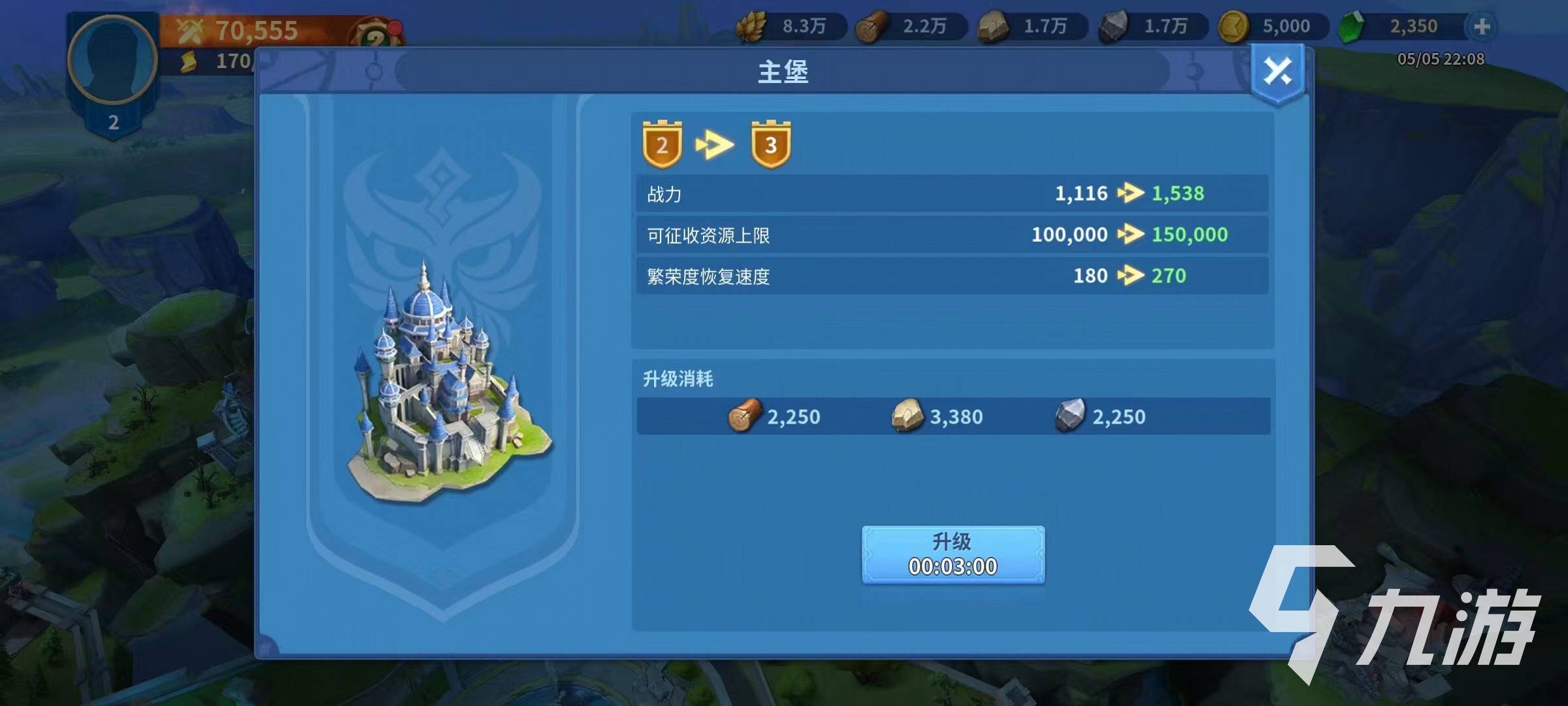Click the wood cost icon under 升级消耗
The image size is (1568, 706).
[745, 415]
